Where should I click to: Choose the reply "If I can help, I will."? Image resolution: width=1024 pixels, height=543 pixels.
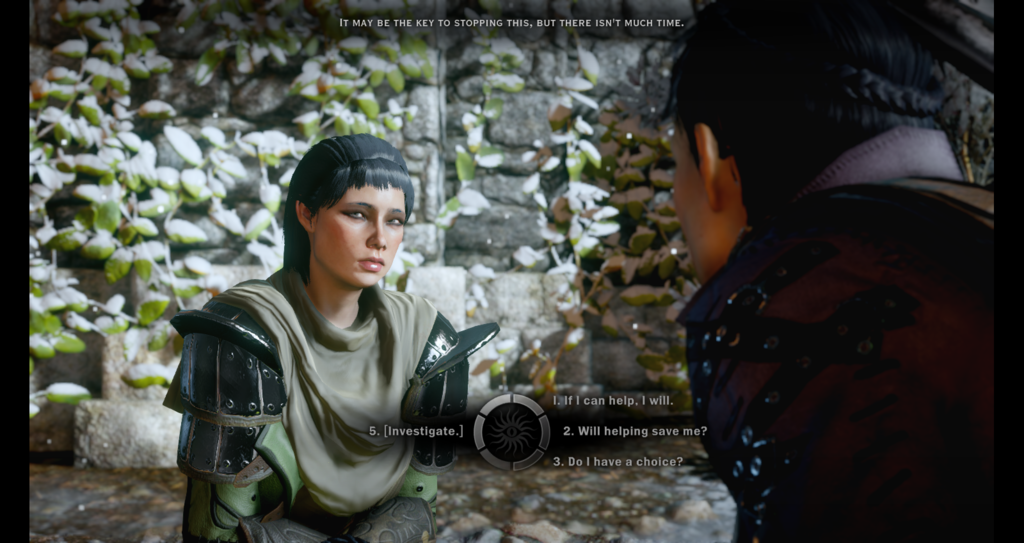613,401
